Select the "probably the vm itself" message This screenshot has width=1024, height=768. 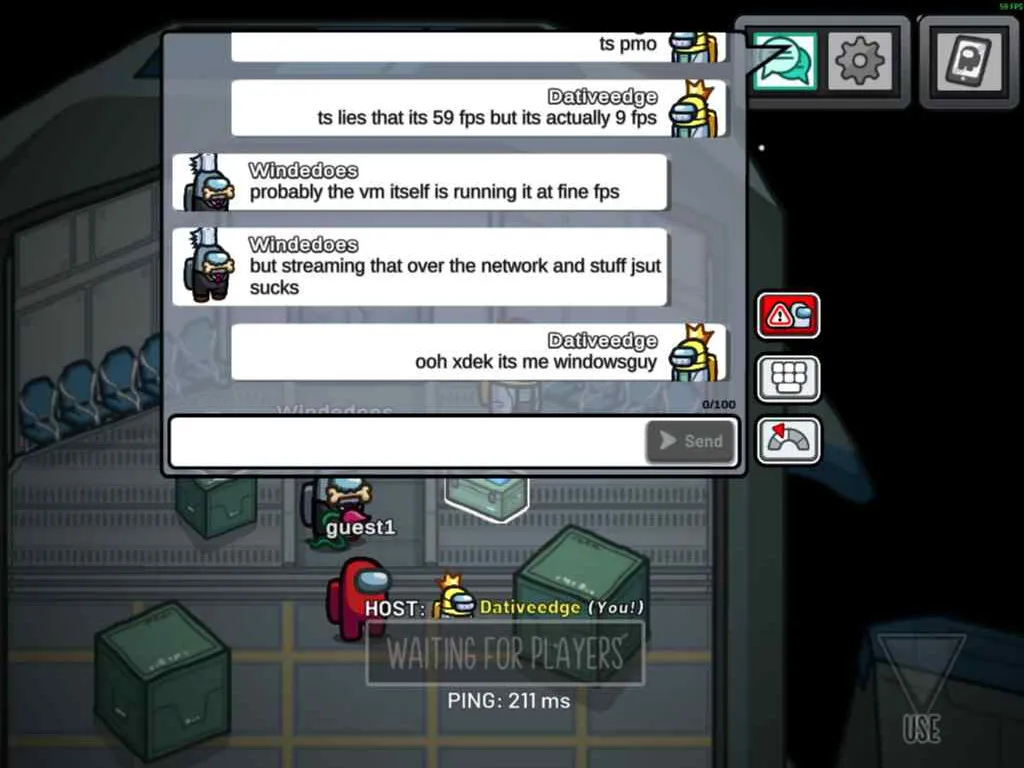click(434, 191)
